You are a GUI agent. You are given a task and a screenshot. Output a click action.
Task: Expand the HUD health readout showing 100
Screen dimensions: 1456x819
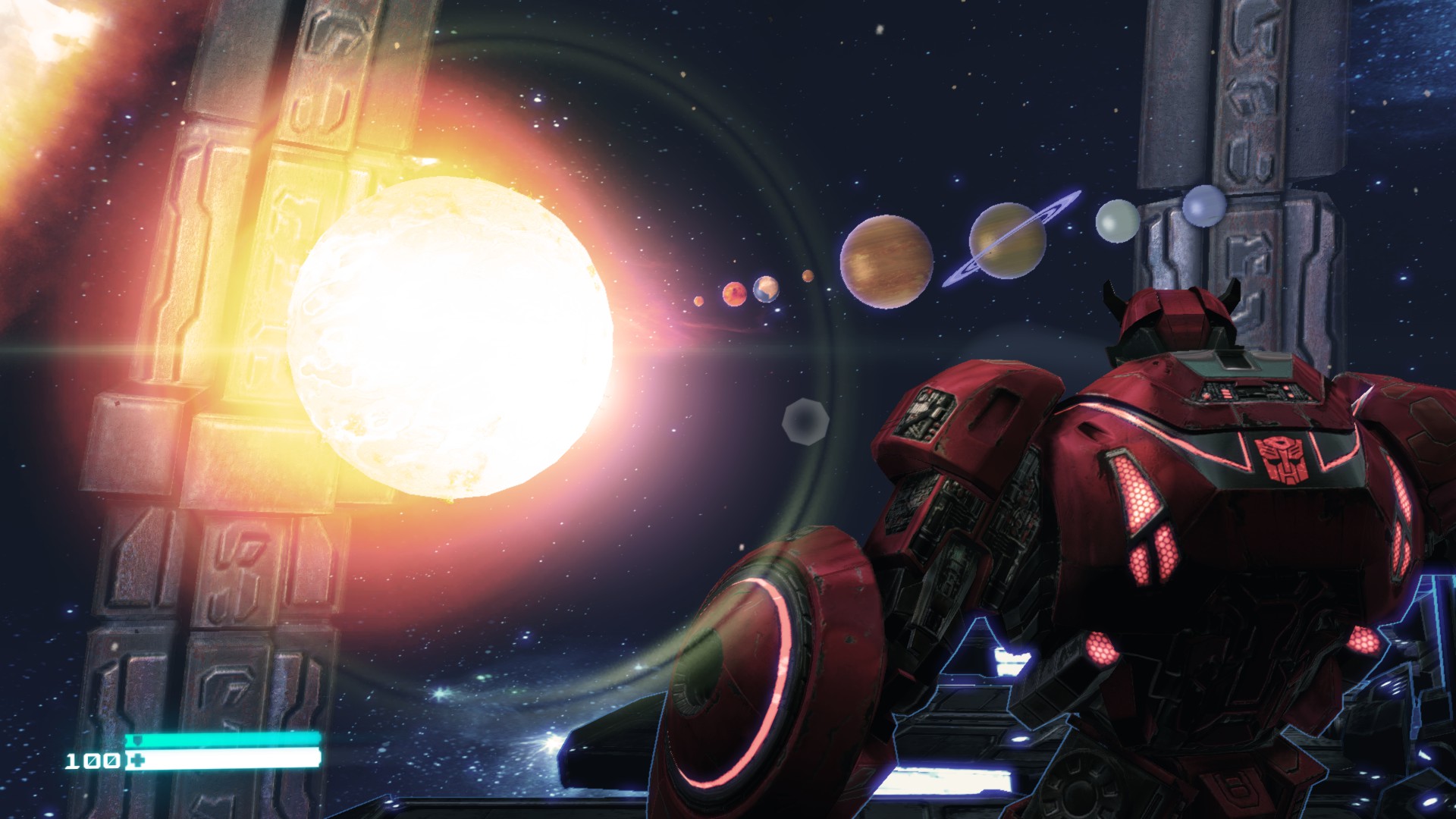pyautogui.click(x=93, y=761)
